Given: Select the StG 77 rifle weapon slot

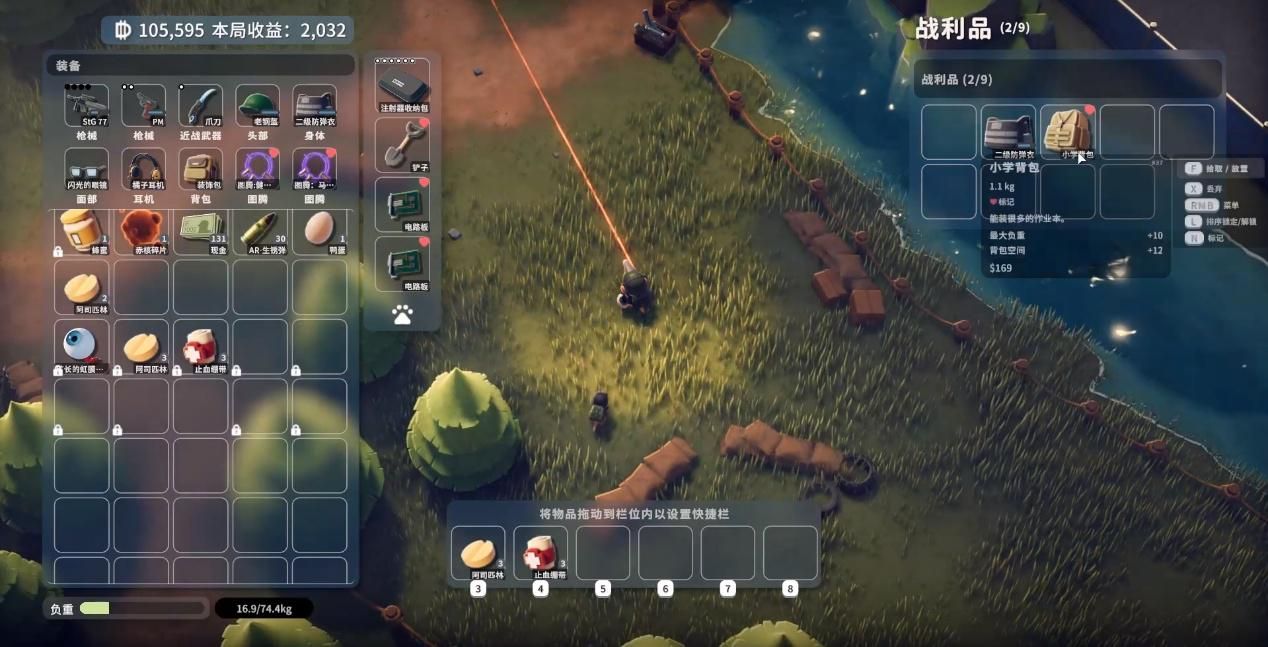Looking at the screenshot, I should pos(86,105).
